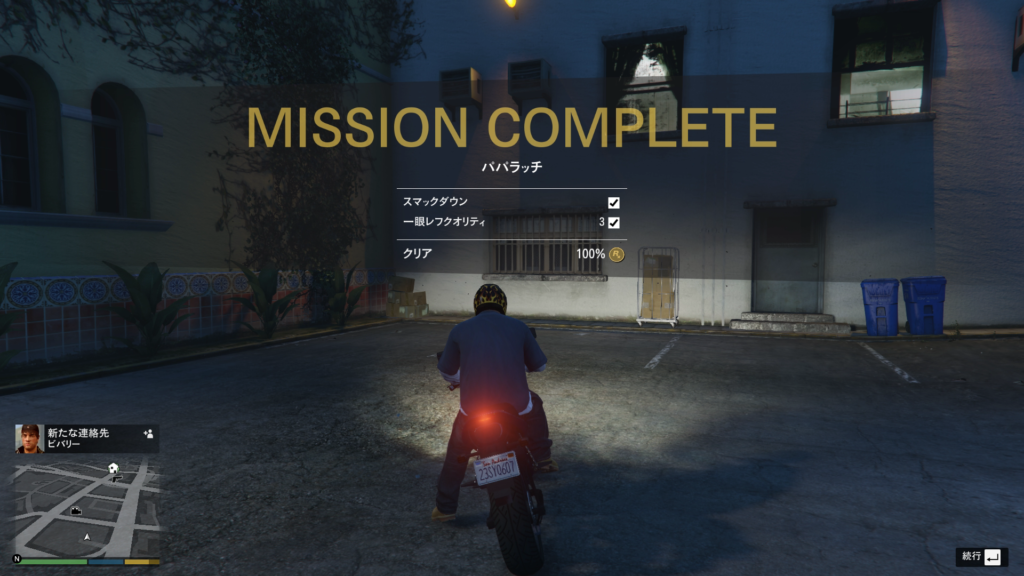Select the 新たな連絡先 ビバリー notification
The image size is (1024, 576).
point(88,438)
